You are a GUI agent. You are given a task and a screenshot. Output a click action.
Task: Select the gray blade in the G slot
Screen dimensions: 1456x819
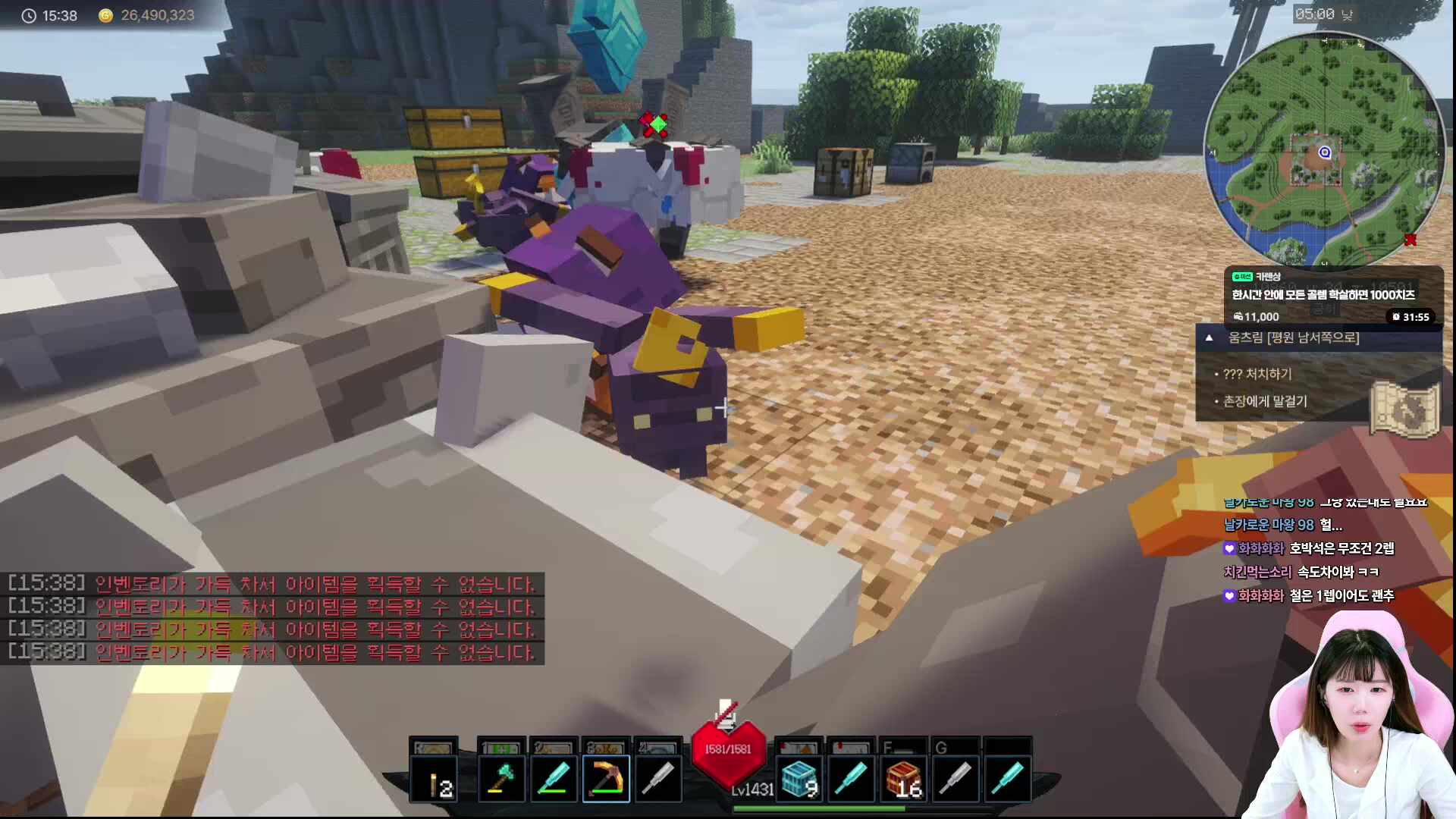tap(955, 779)
